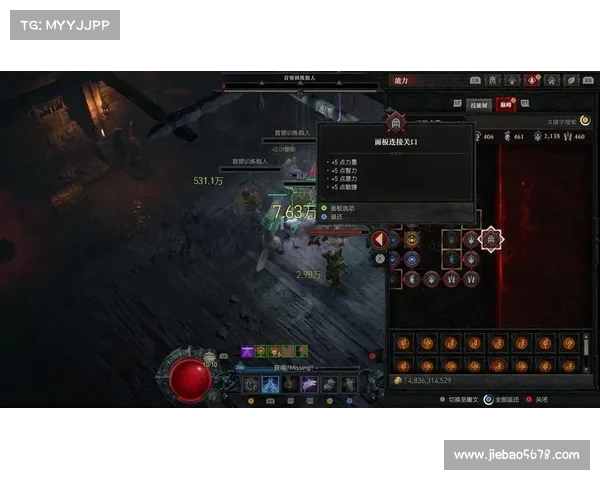Click the red left-arrow board button

(x=380, y=239)
